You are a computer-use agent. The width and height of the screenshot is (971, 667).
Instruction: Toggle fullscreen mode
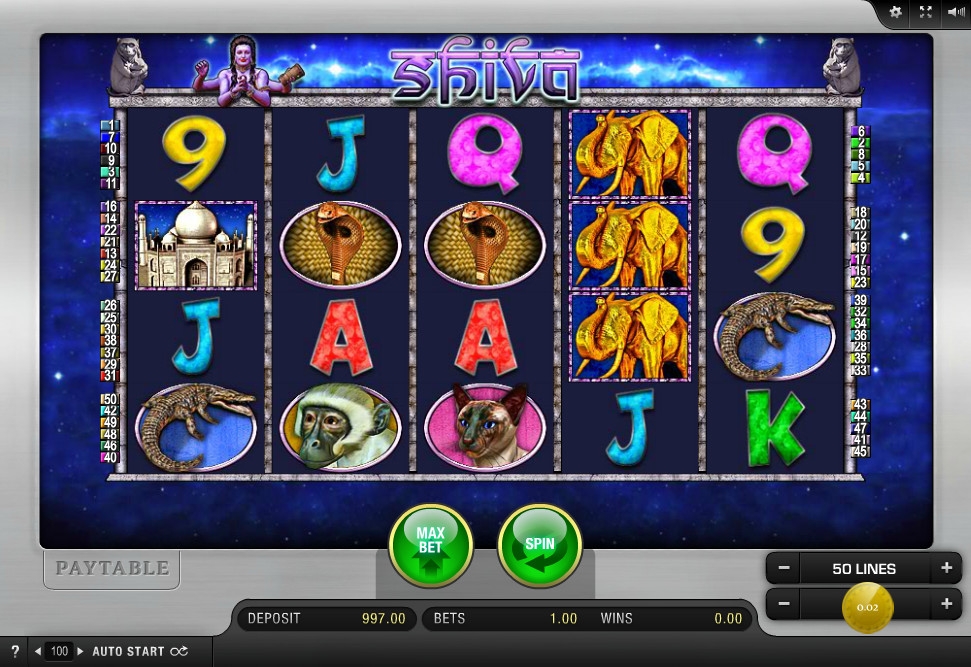tap(925, 12)
